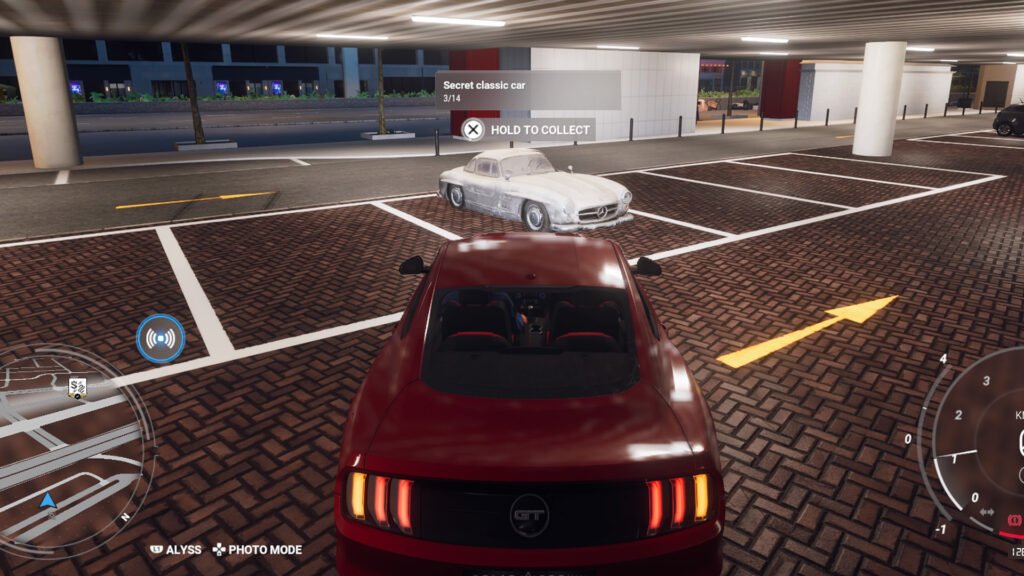Select the blue player arrow on minimap
The image size is (1024, 576).
click(x=47, y=500)
